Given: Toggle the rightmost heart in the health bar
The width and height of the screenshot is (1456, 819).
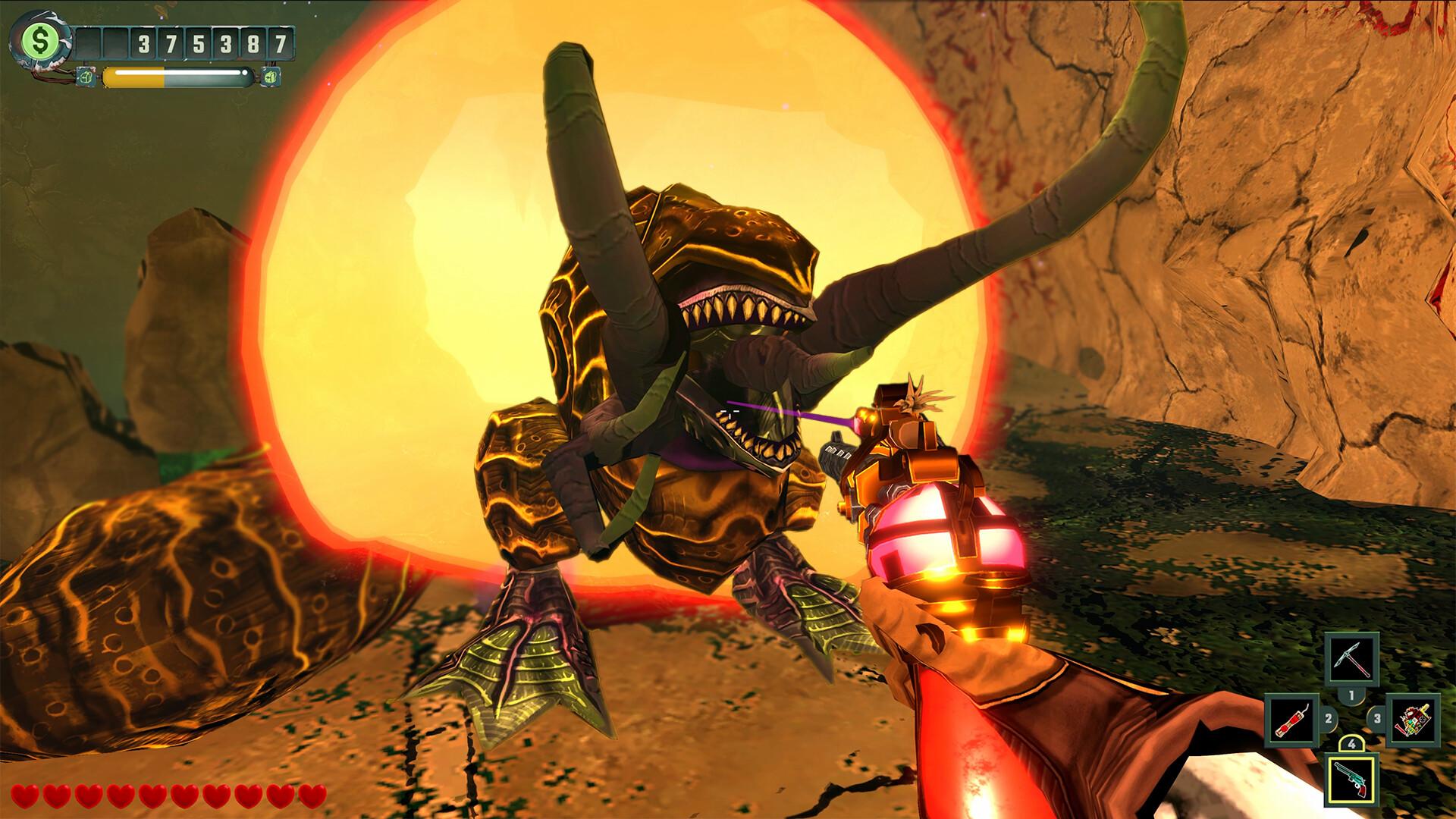Looking at the screenshot, I should (311, 796).
